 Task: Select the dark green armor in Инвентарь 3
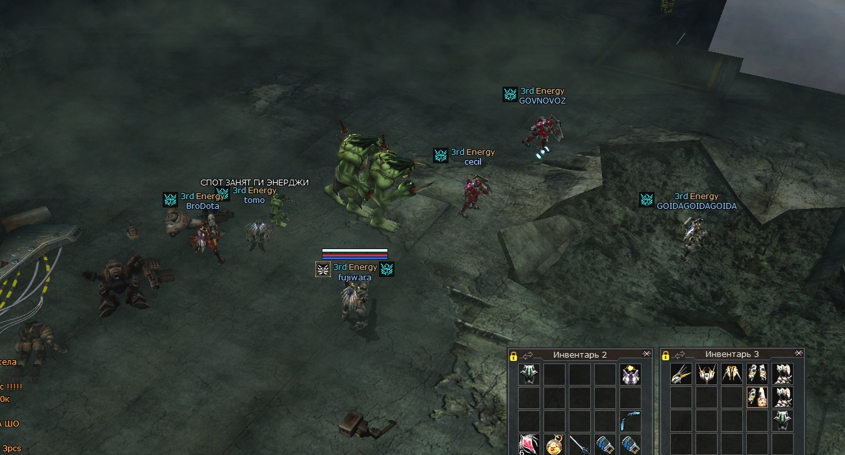point(782,421)
